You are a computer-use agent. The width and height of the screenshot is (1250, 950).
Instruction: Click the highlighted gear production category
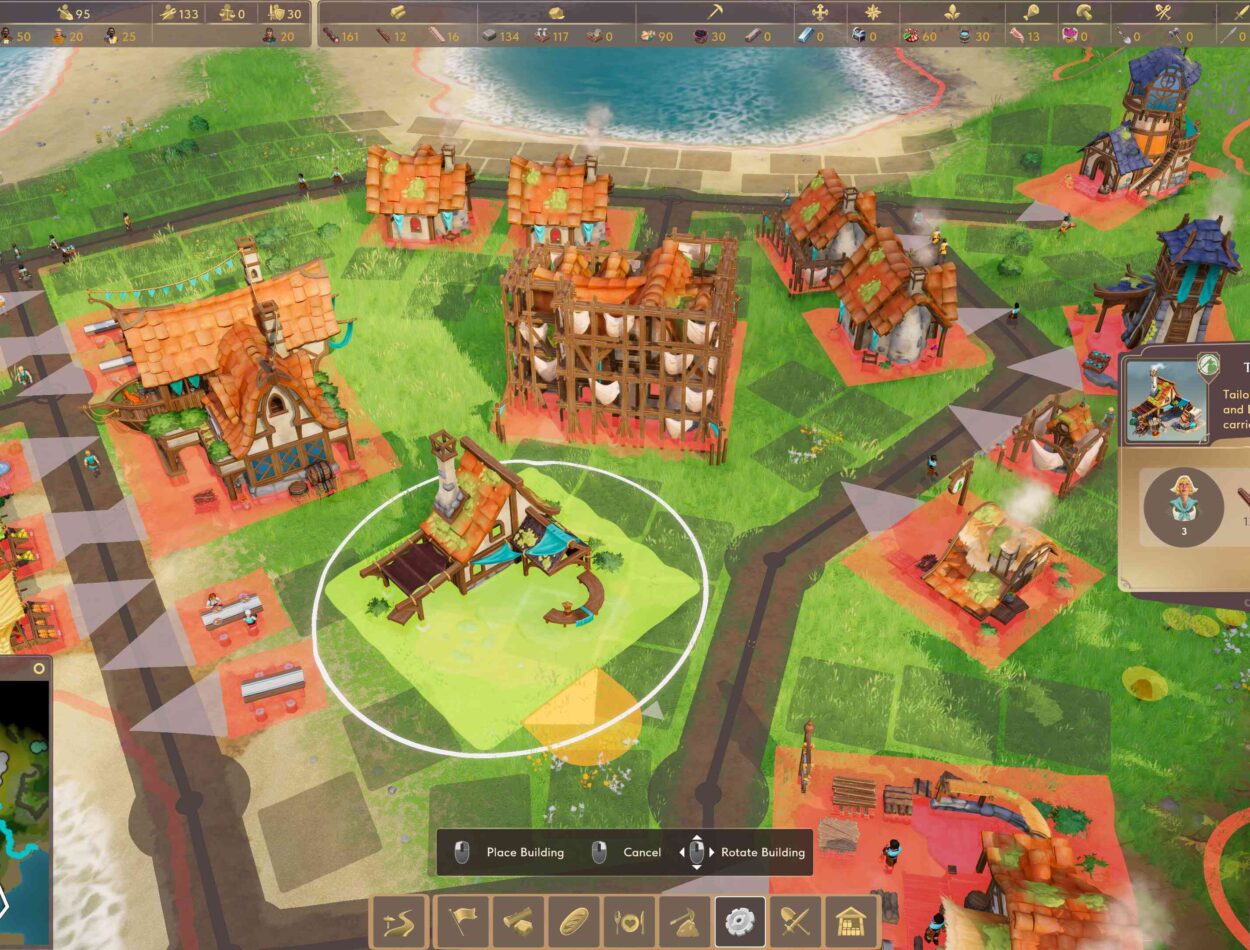[740, 921]
